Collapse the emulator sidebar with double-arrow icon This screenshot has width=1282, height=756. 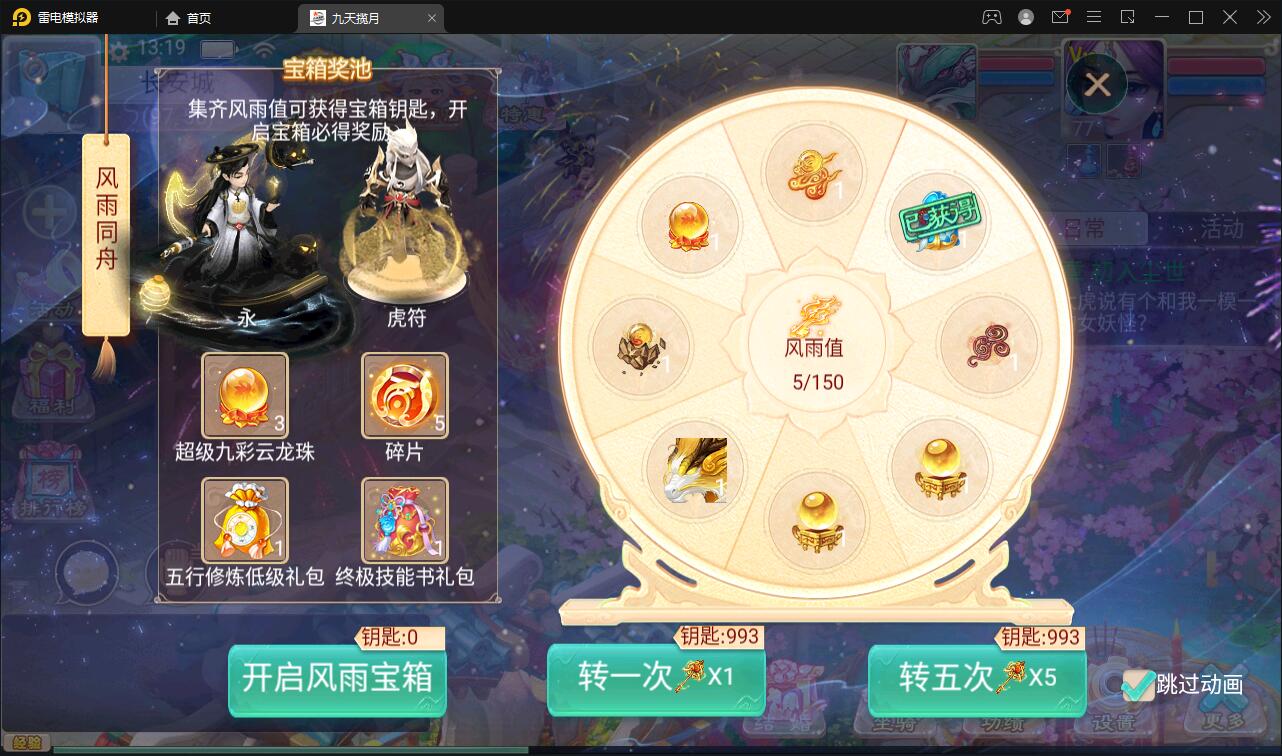(x=1262, y=17)
